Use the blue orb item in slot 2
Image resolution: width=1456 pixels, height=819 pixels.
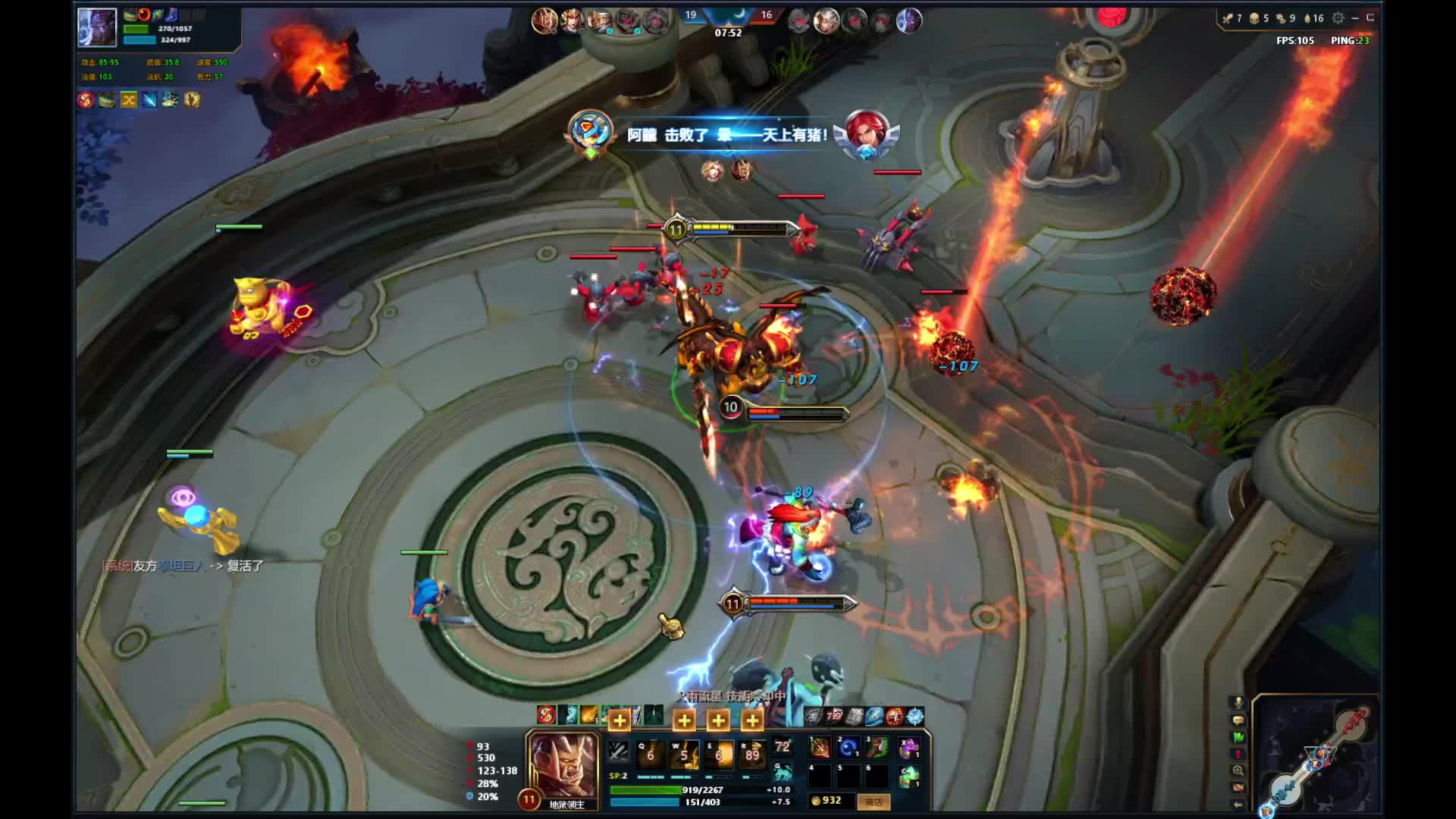(849, 748)
